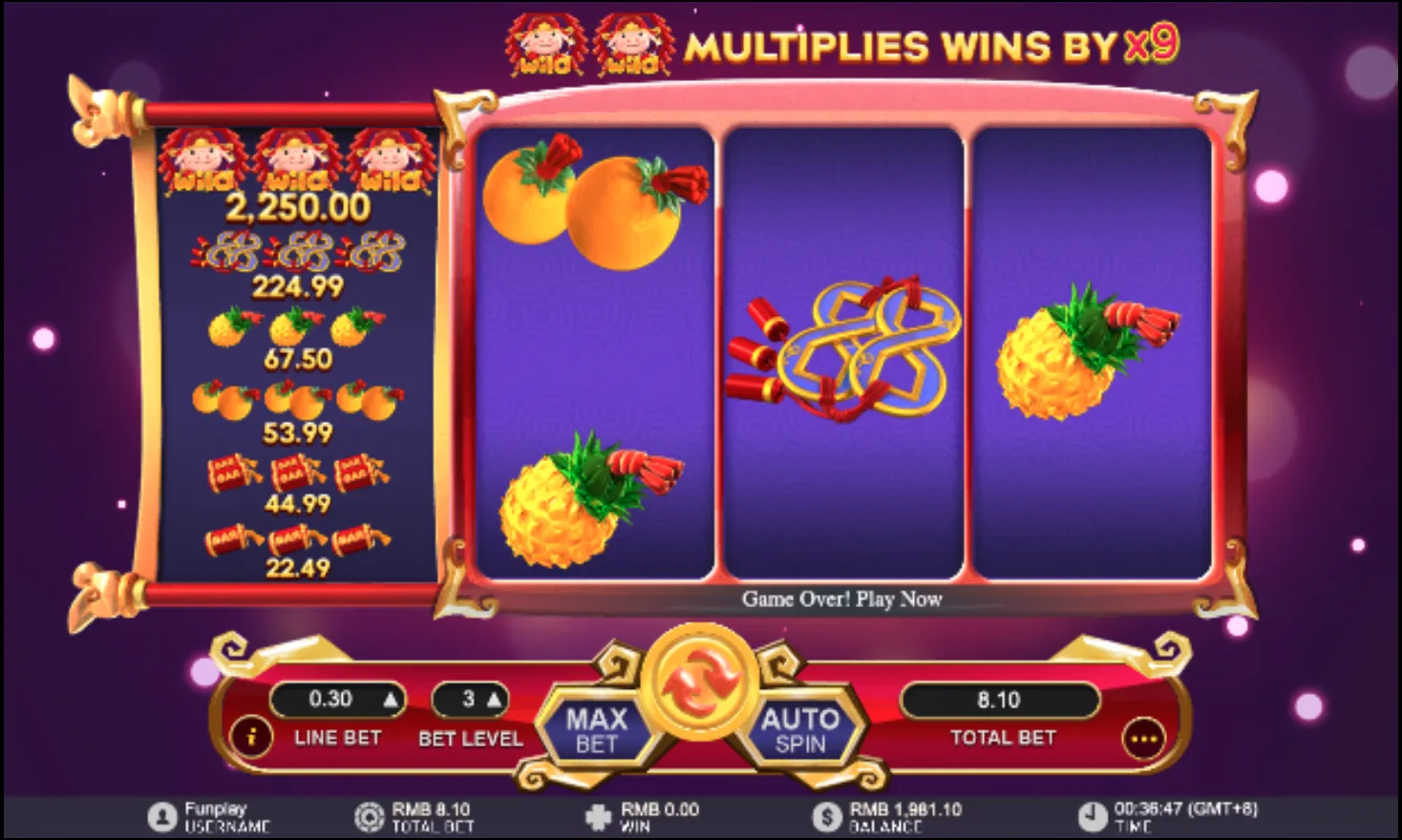
Task: Increase Line Bet with the up arrow
Action: 392,700
